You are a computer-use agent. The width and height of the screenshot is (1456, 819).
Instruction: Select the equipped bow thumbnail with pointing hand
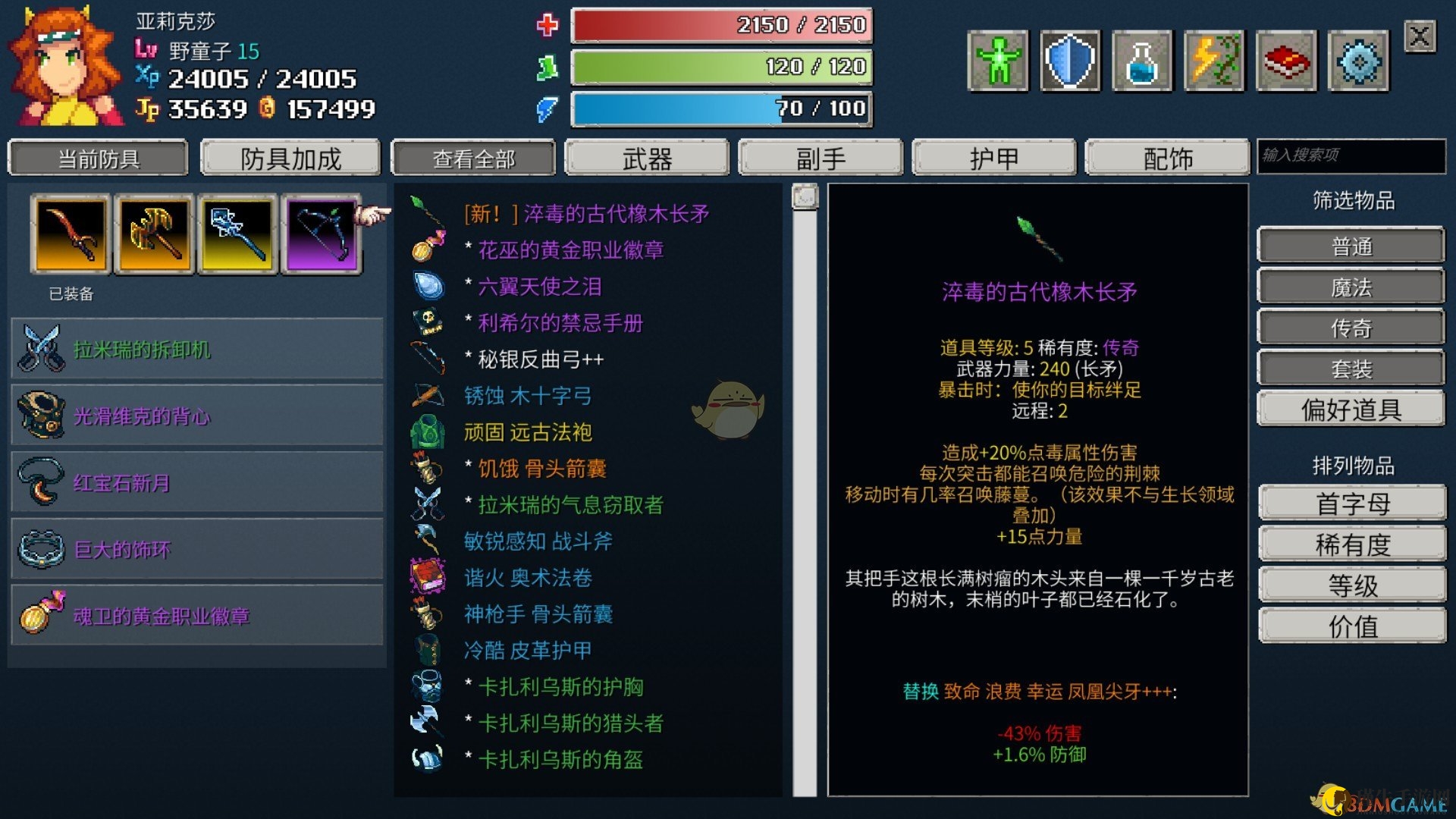[322, 234]
